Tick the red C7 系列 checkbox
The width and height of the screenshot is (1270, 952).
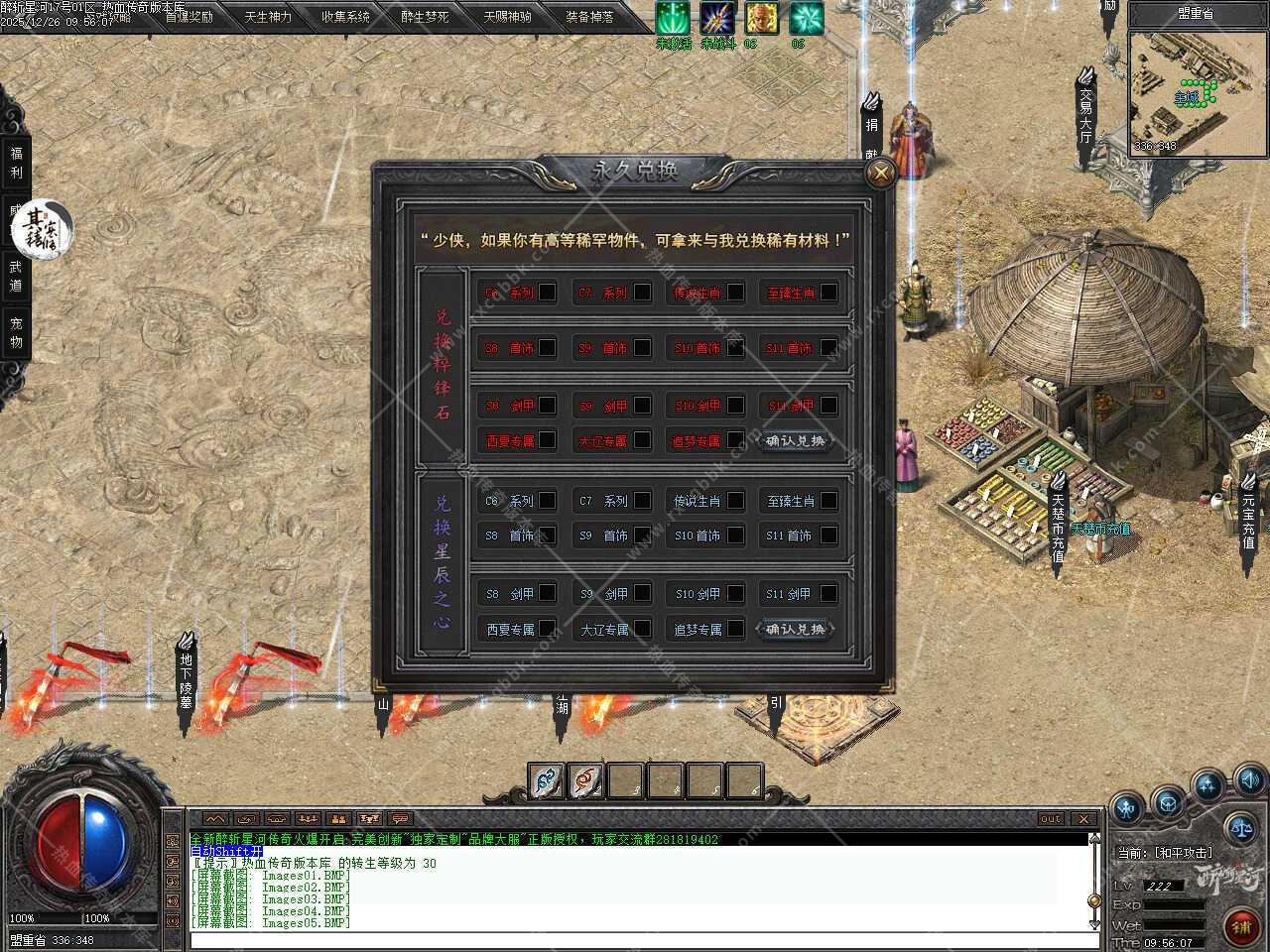(642, 293)
